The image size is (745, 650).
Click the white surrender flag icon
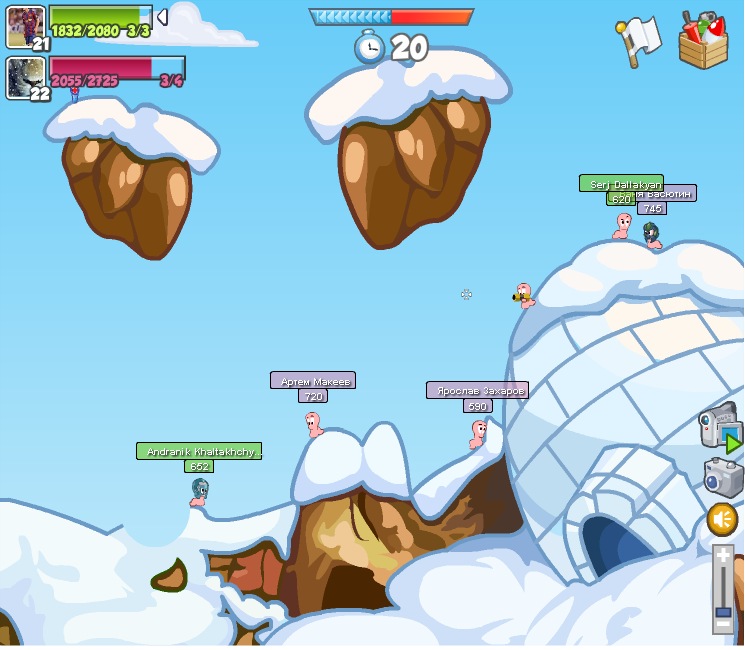640,39
